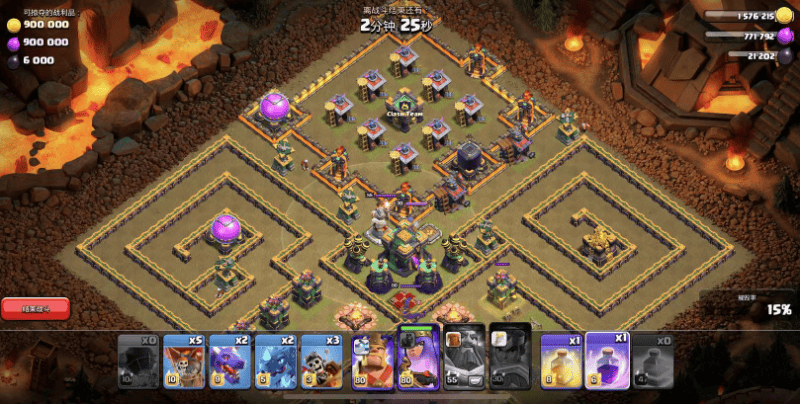Pick the skeleton Wall Breaker card
Screen dimensions: 800x404
(322, 360)
